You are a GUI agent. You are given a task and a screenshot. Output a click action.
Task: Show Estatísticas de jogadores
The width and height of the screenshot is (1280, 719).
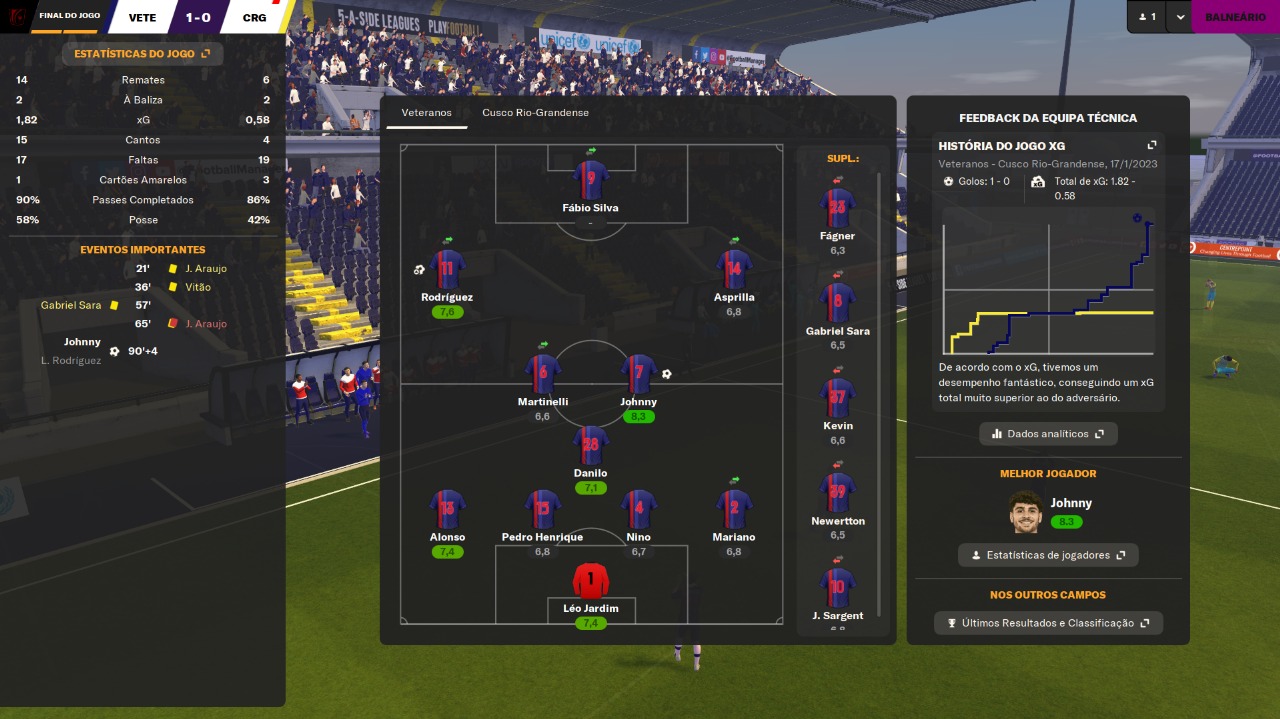(x=1048, y=555)
